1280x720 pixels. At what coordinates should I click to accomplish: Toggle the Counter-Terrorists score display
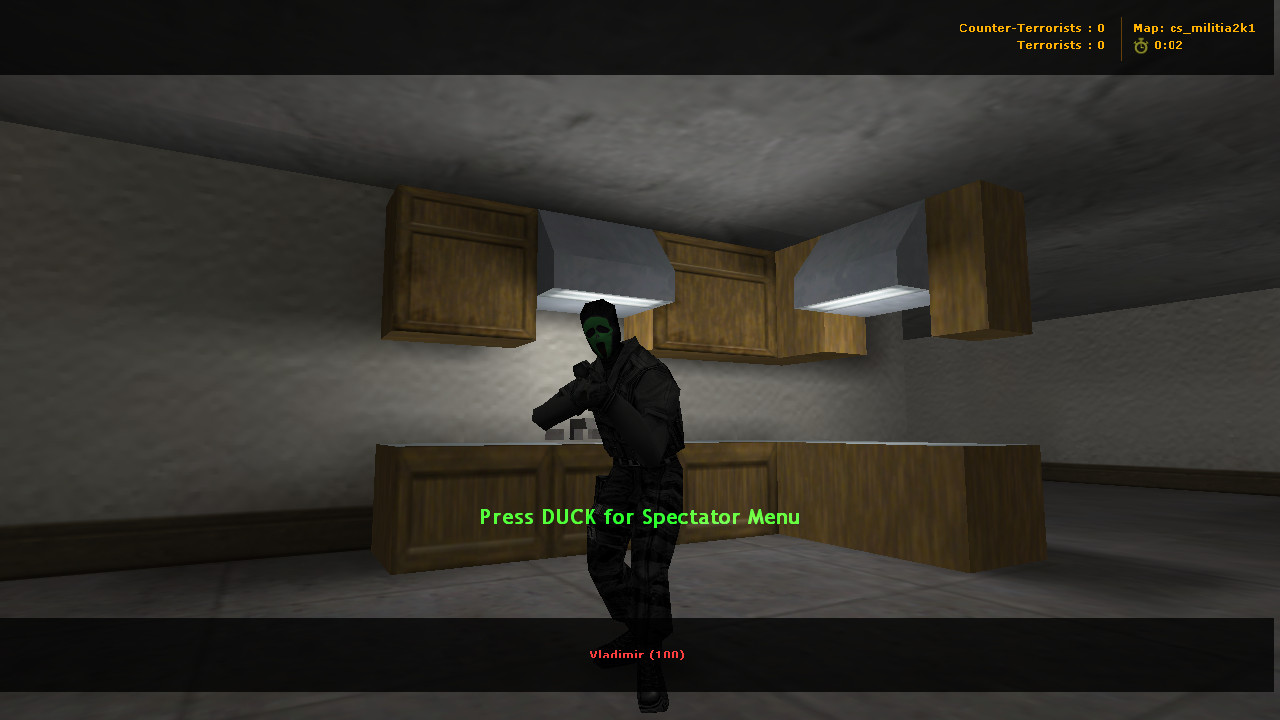pyautogui.click(x=1032, y=27)
